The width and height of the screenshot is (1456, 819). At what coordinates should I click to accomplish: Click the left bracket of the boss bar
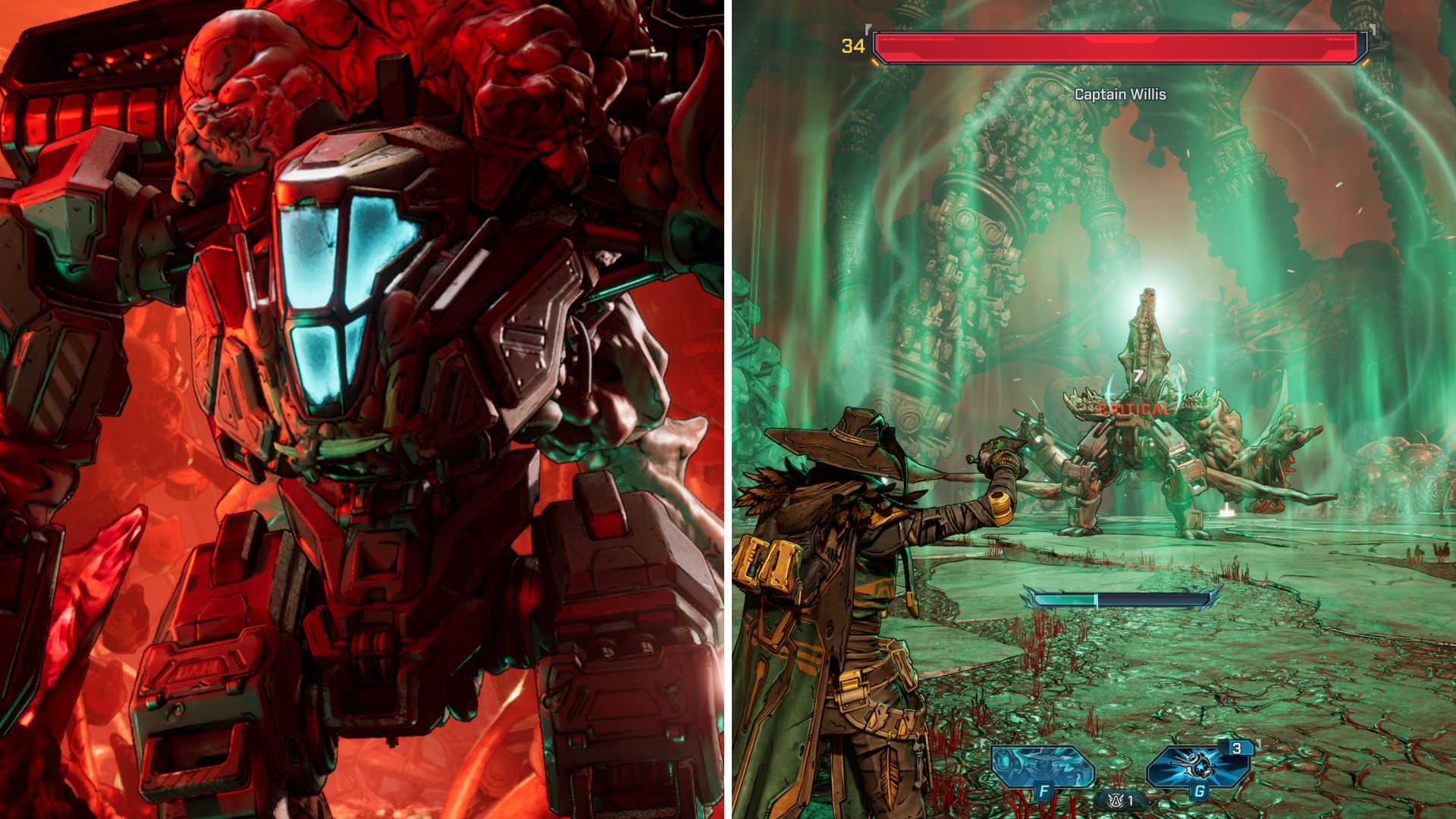click(868, 30)
